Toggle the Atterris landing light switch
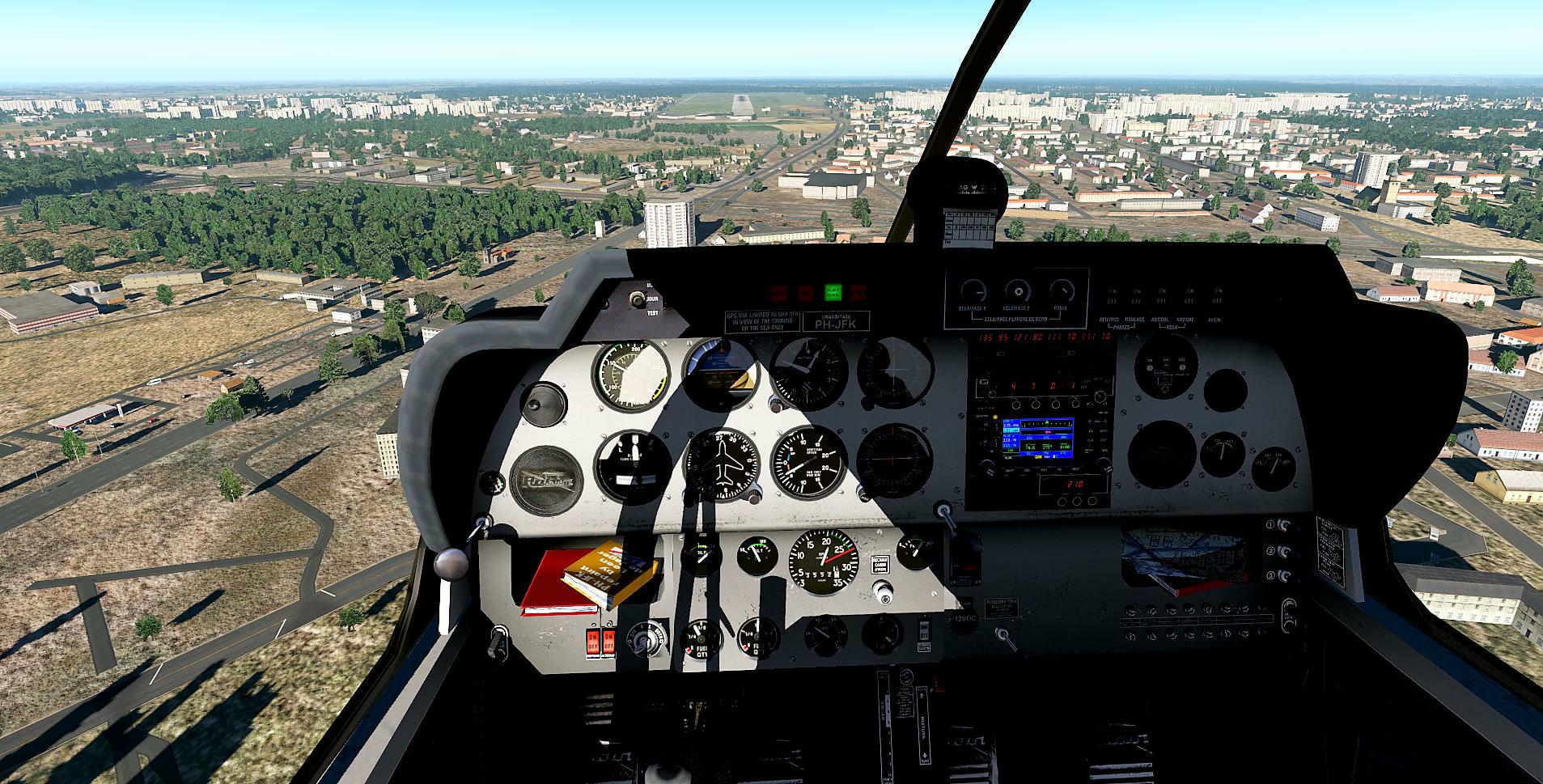Image resolution: width=1543 pixels, height=784 pixels. click(x=1113, y=300)
